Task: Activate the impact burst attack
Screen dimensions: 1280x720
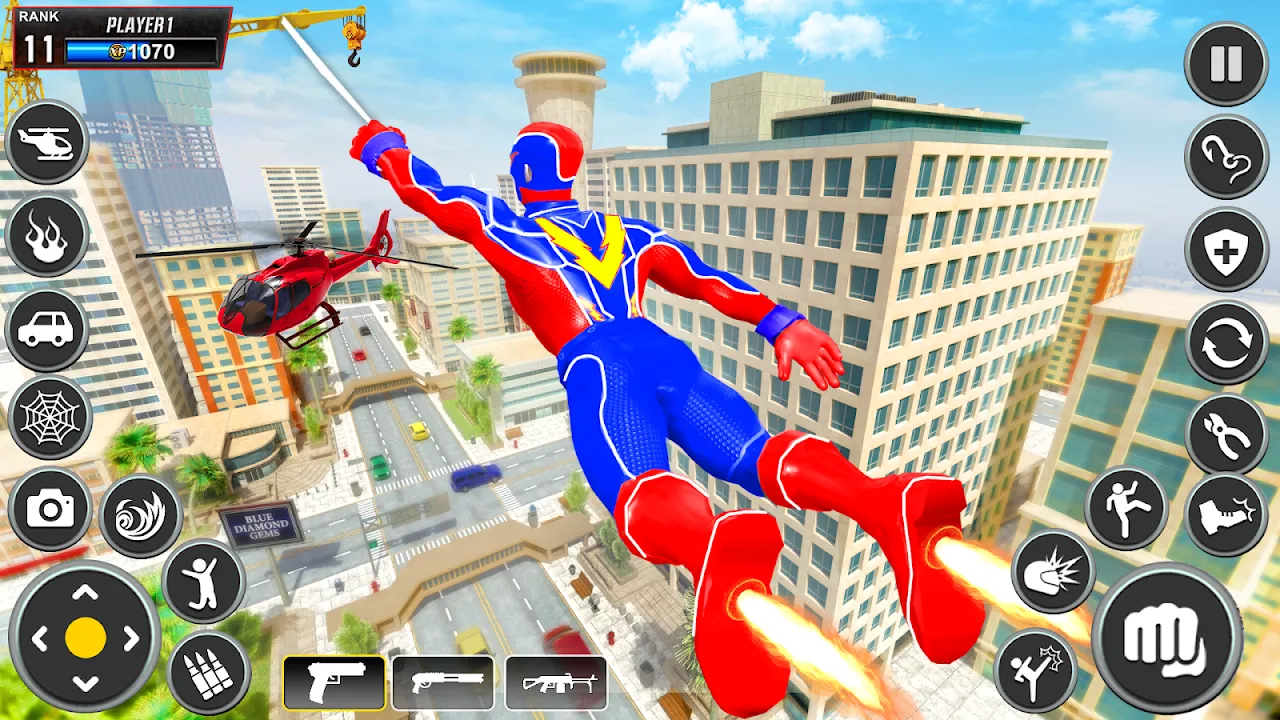Action: coord(1053,572)
